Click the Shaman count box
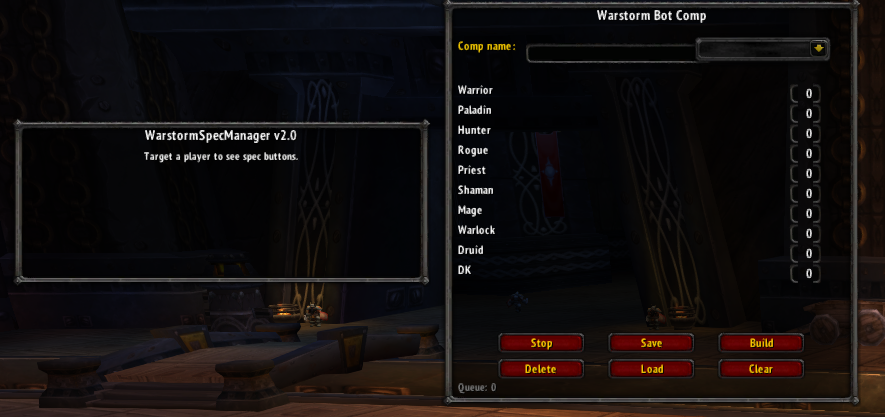Image resolution: width=885 pixels, height=417 pixels. pyautogui.click(x=807, y=194)
